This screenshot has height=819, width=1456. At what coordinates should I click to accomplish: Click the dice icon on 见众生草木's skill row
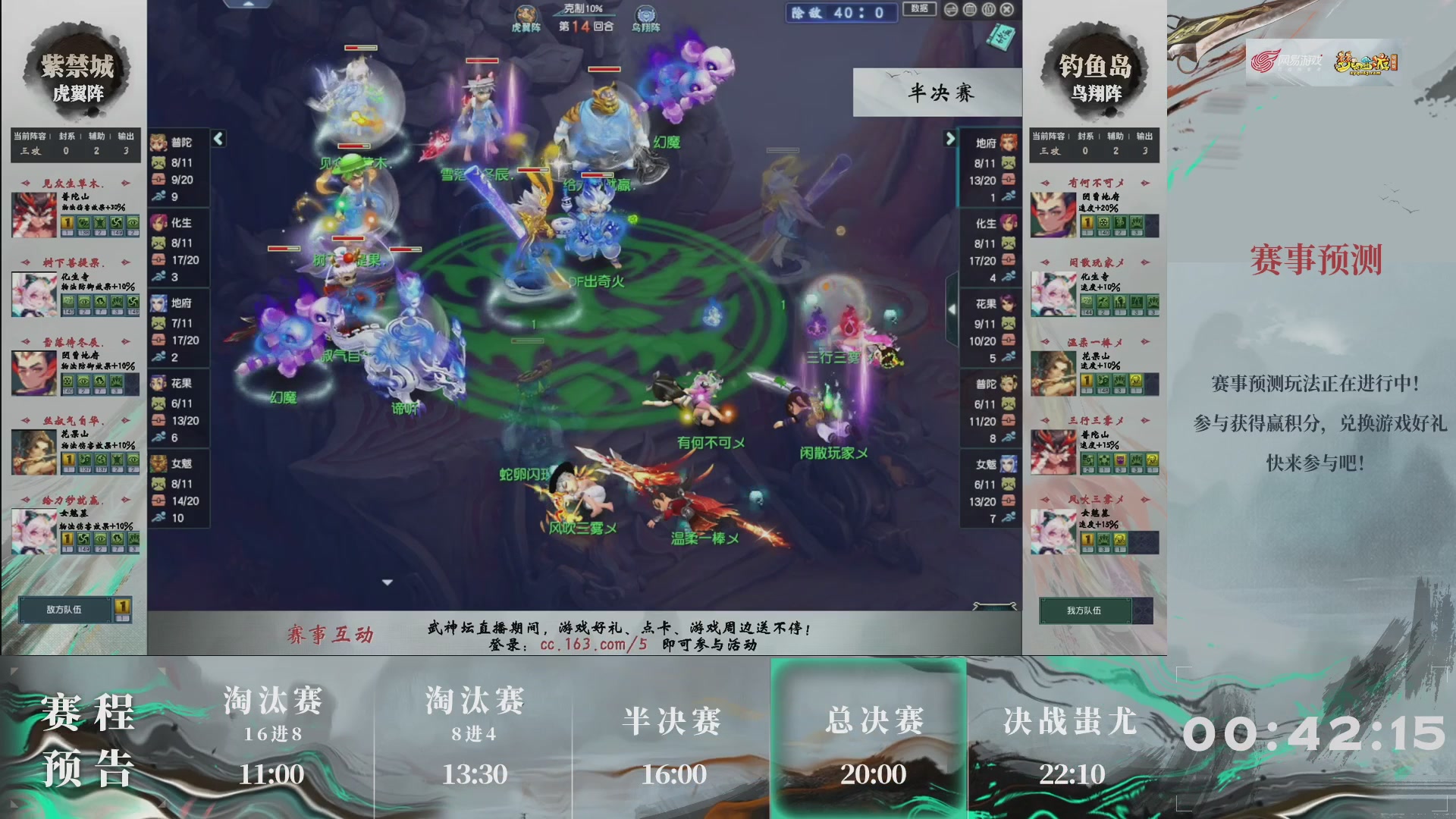point(69,224)
